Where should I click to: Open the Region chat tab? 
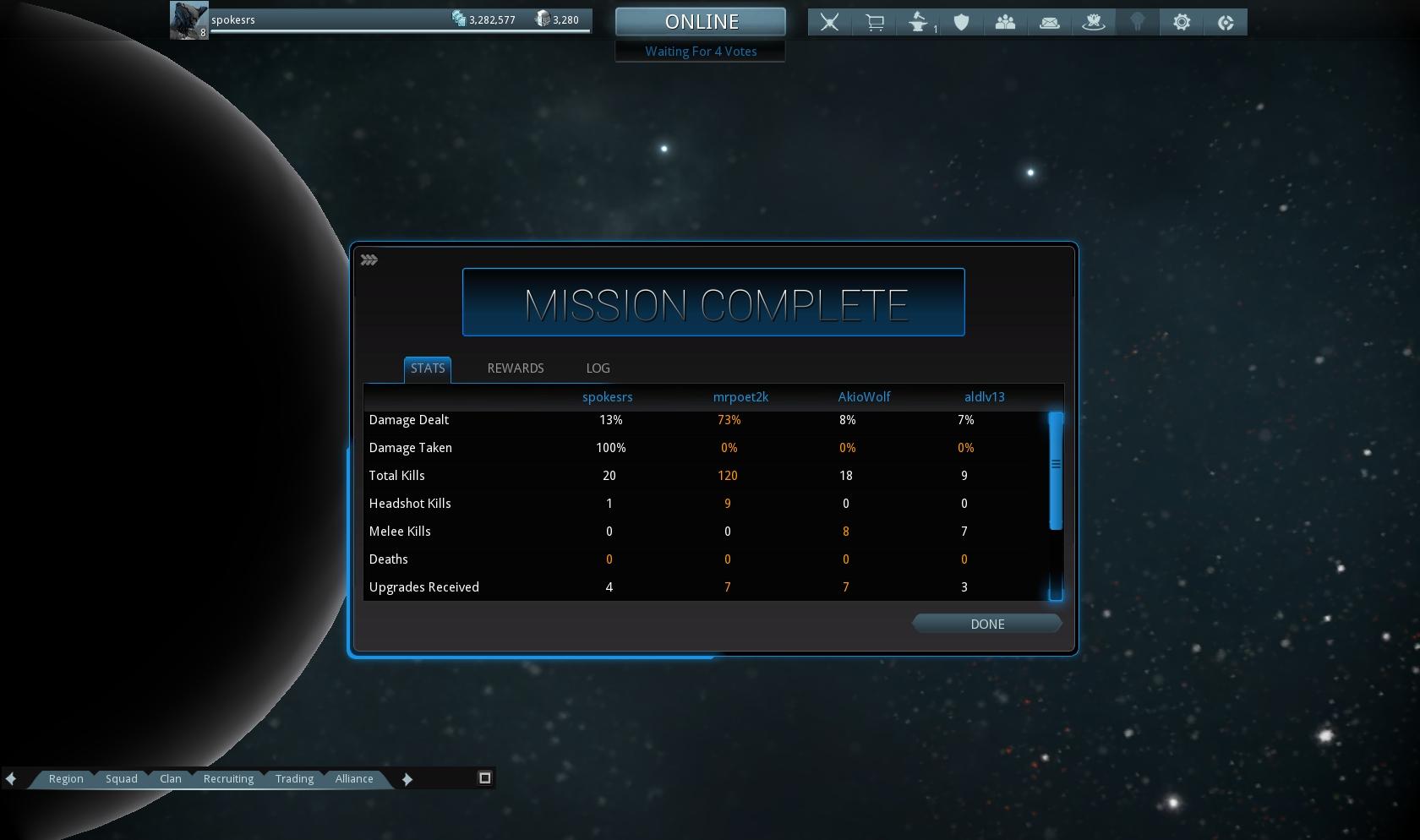(x=66, y=778)
